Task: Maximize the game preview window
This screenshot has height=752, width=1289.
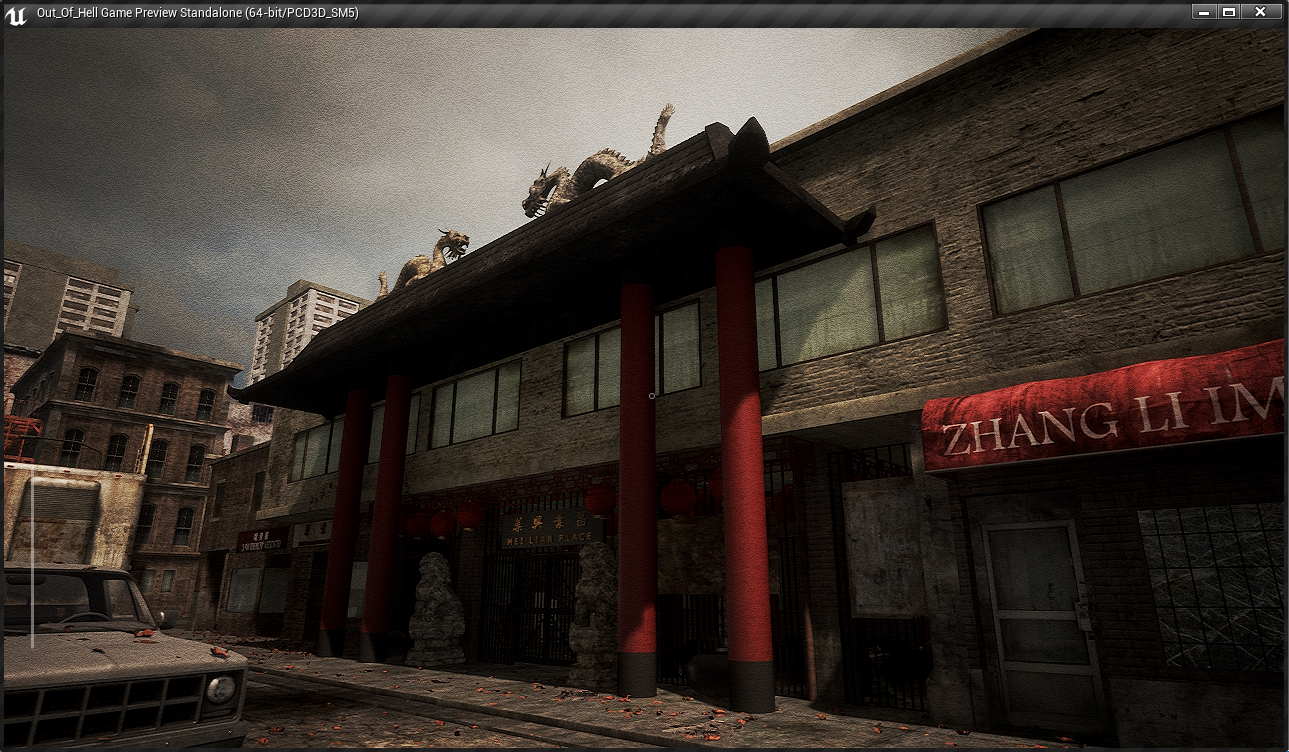Action: (x=1229, y=12)
